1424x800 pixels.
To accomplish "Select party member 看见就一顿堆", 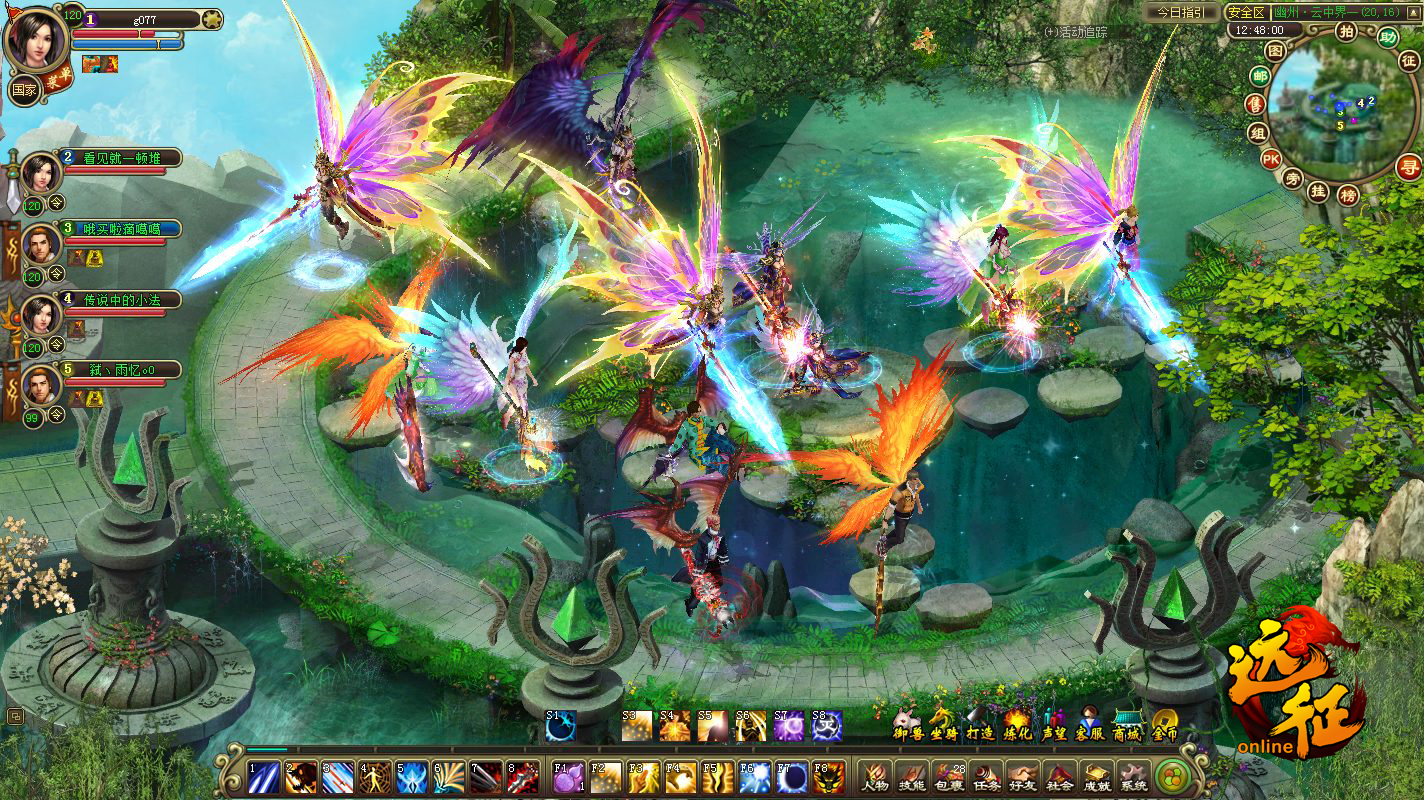I will (118, 157).
